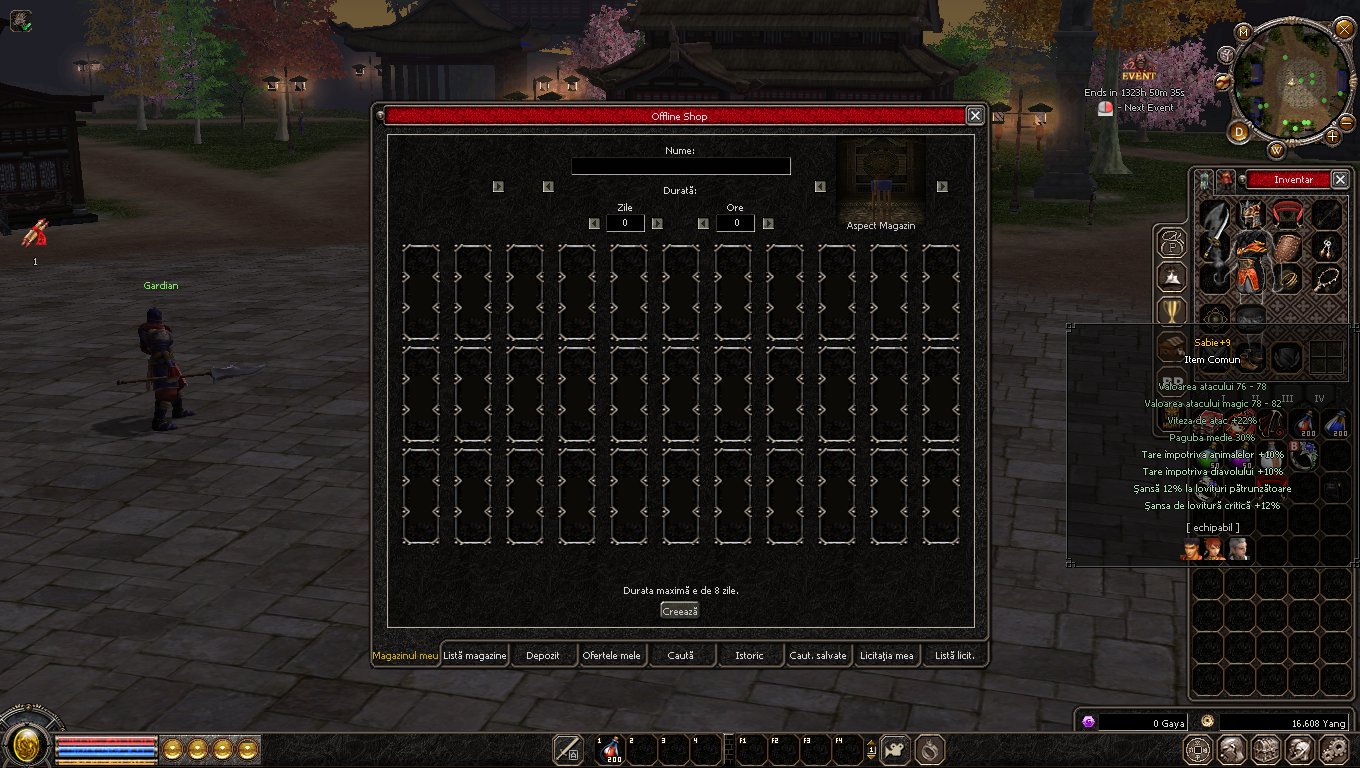Open the Caut. salvate tab
The width and height of the screenshot is (1360, 768).
coord(818,656)
